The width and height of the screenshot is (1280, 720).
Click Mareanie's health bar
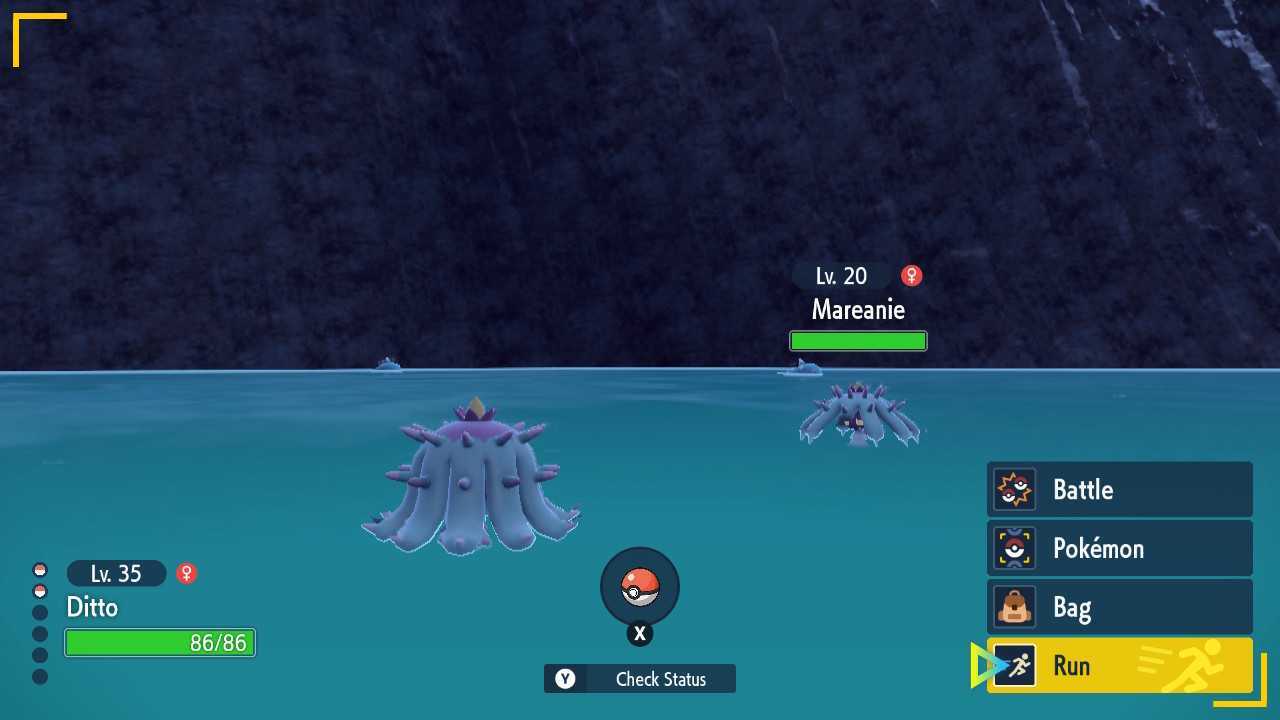858,340
